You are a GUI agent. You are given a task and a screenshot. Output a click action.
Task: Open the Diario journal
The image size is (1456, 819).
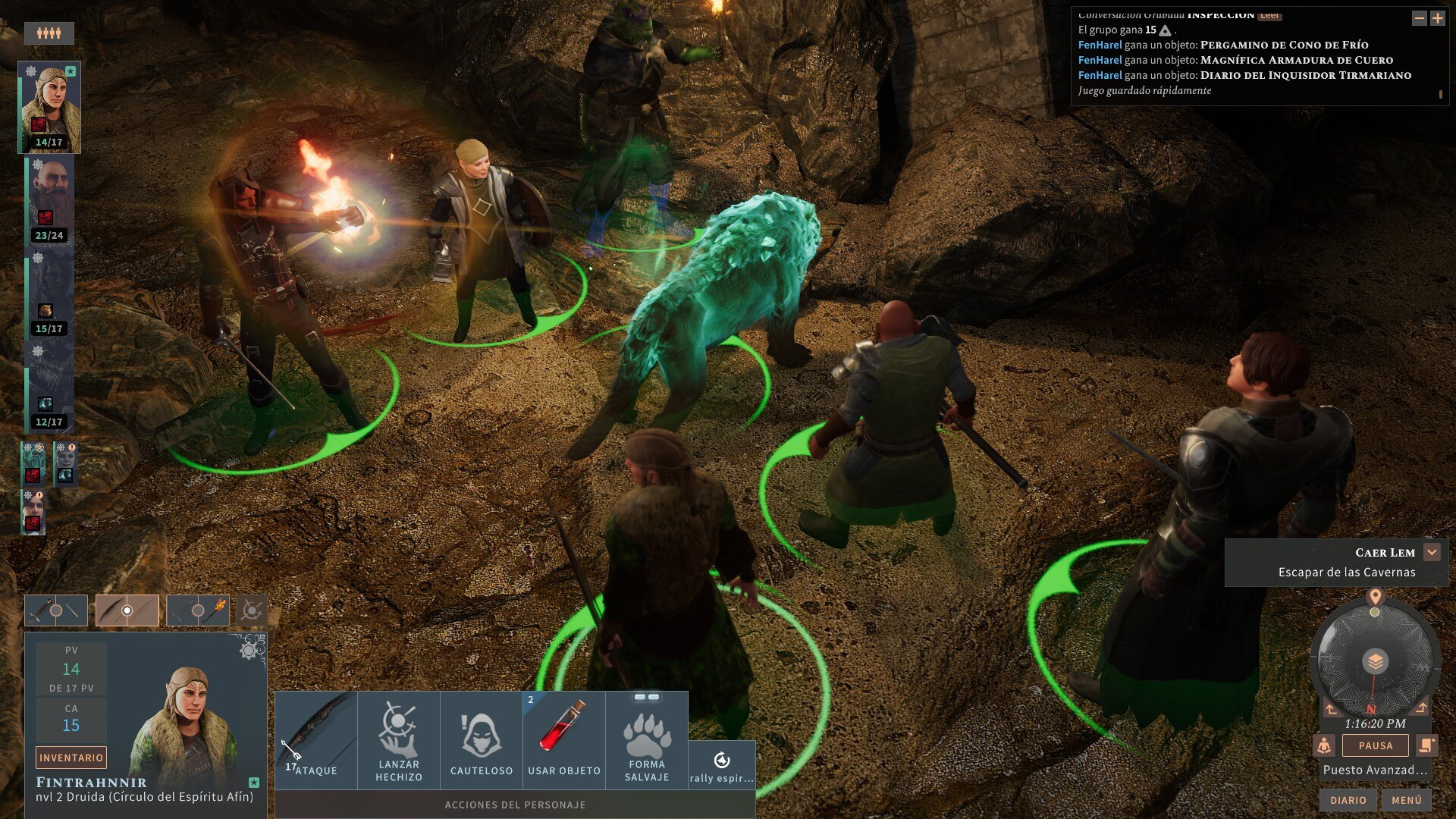click(x=1348, y=800)
